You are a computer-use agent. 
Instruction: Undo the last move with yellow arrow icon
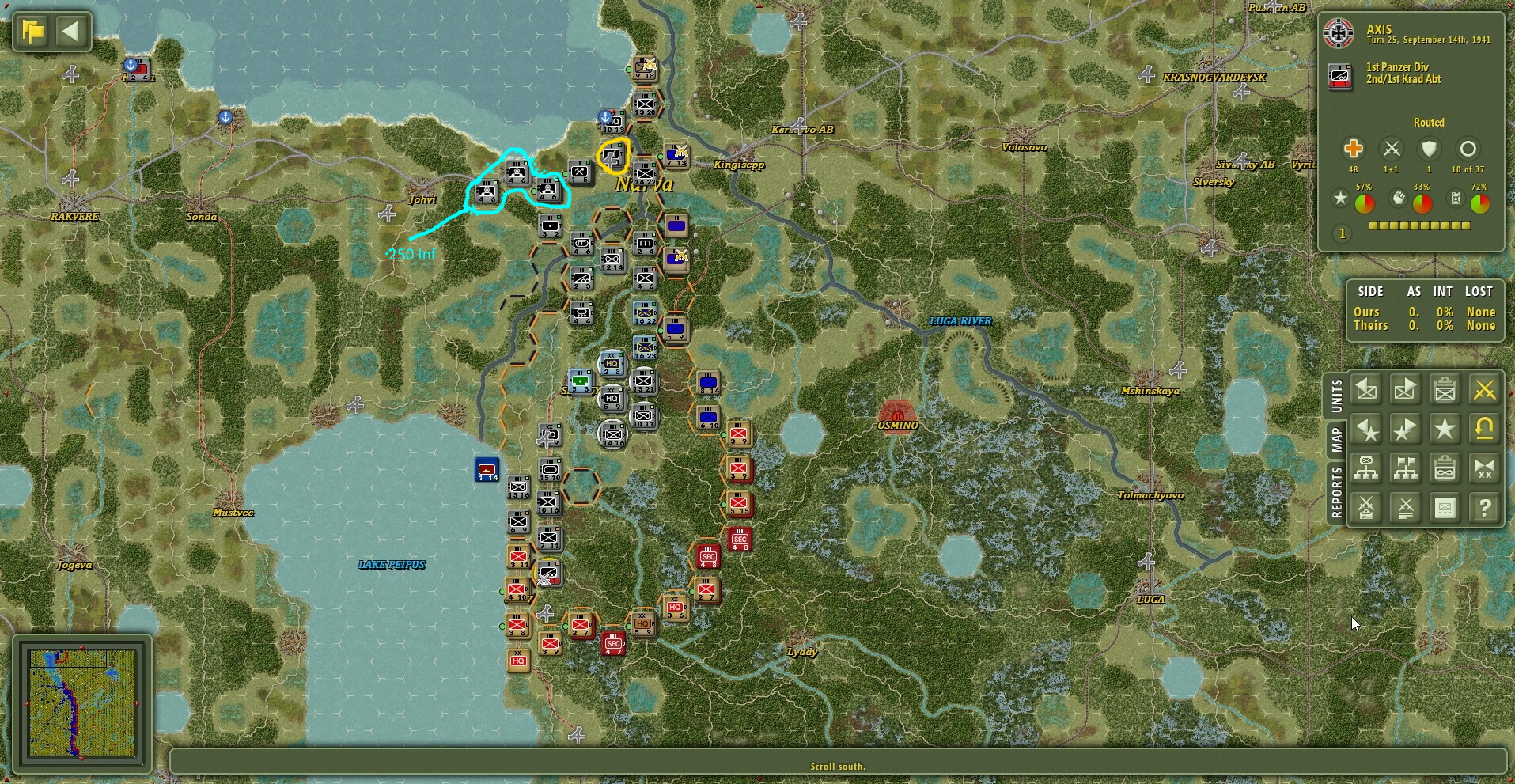tap(1484, 429)
